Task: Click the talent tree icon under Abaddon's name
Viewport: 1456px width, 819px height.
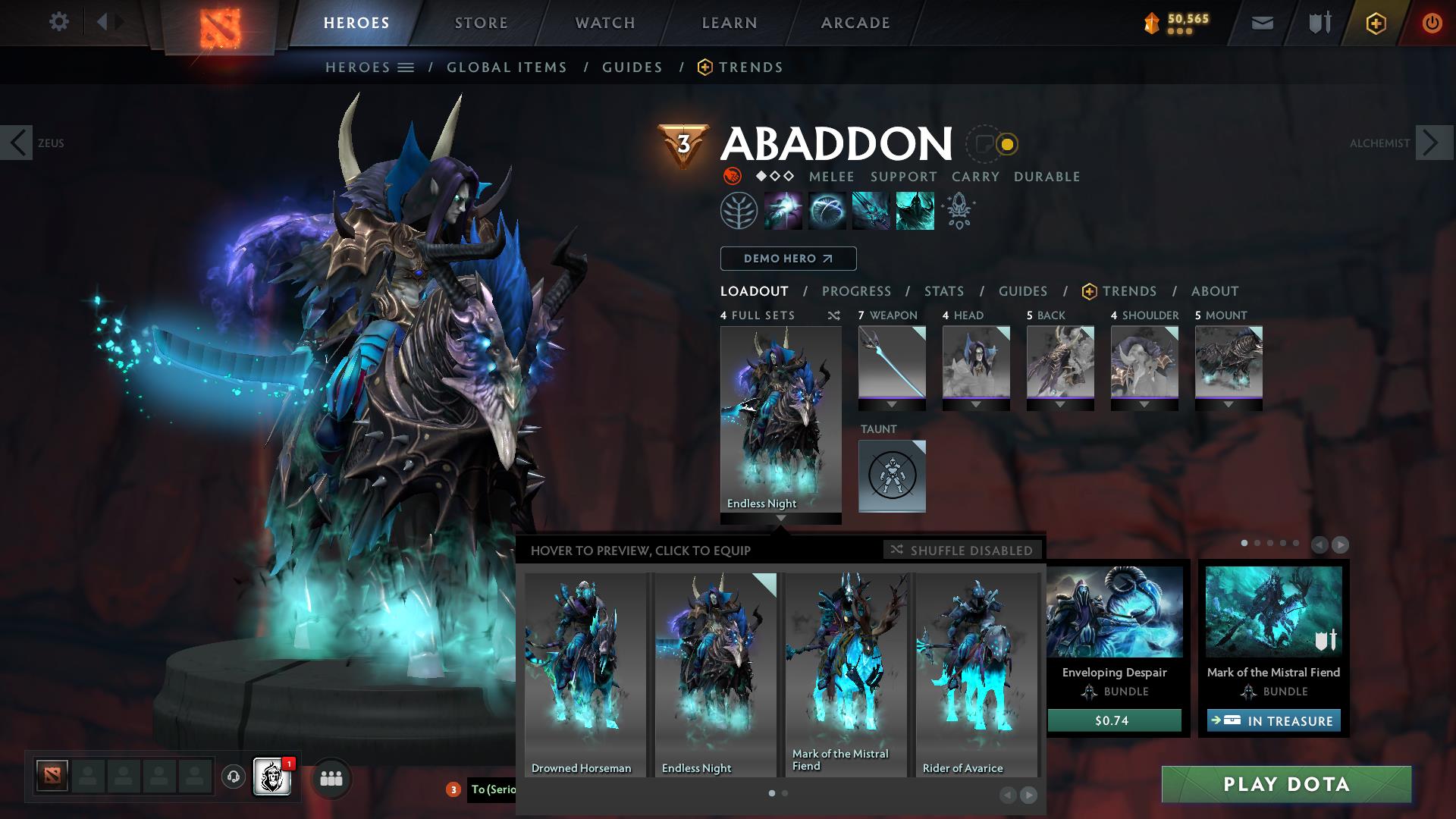Action: [739, 210]
